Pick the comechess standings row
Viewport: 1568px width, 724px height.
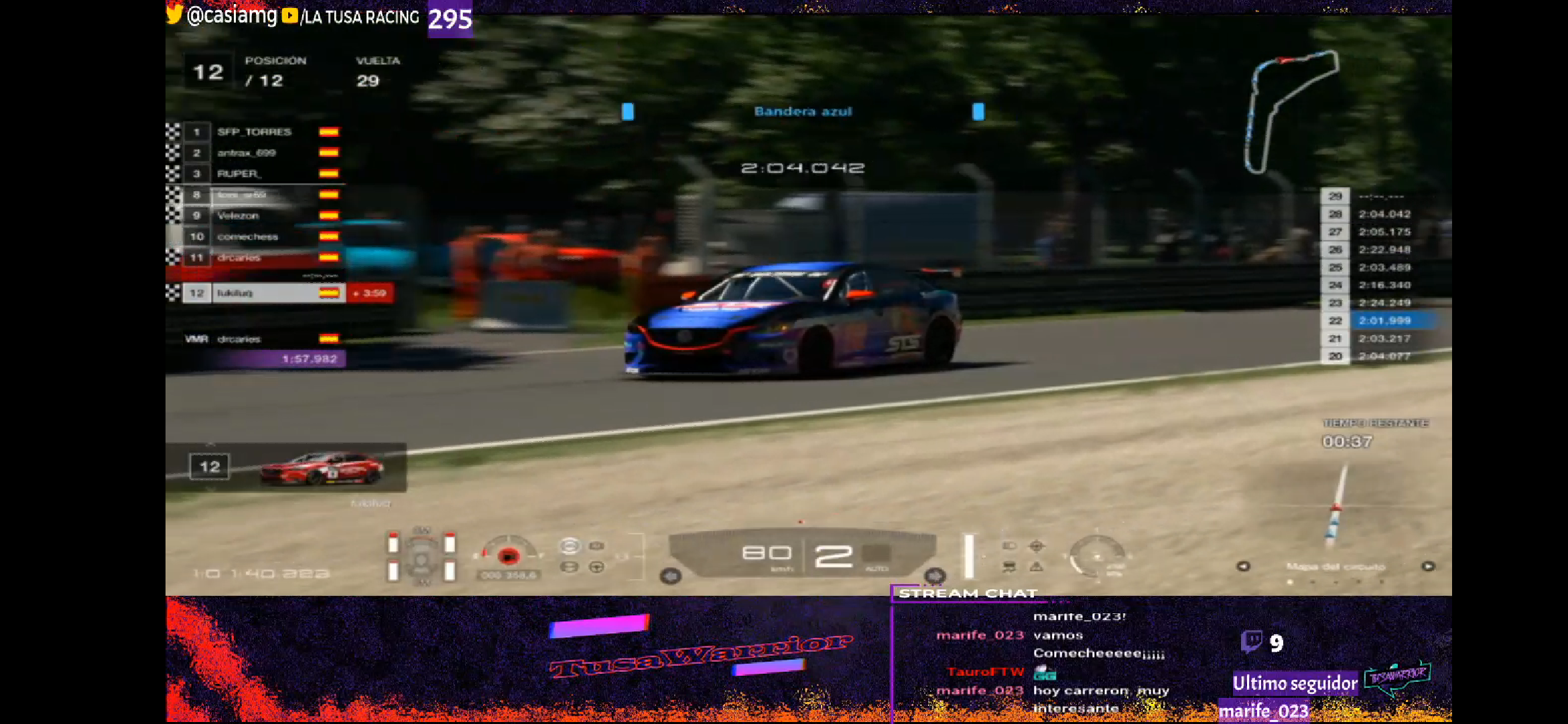click(247, 237)
